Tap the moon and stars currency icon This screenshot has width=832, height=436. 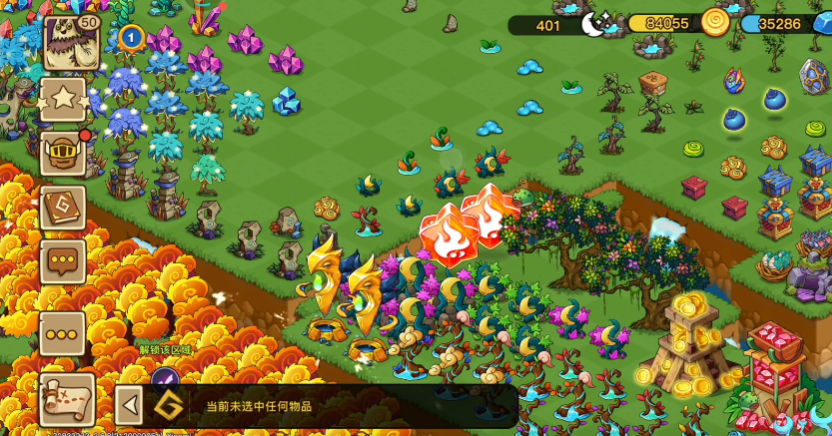click(x=598, y=24)
